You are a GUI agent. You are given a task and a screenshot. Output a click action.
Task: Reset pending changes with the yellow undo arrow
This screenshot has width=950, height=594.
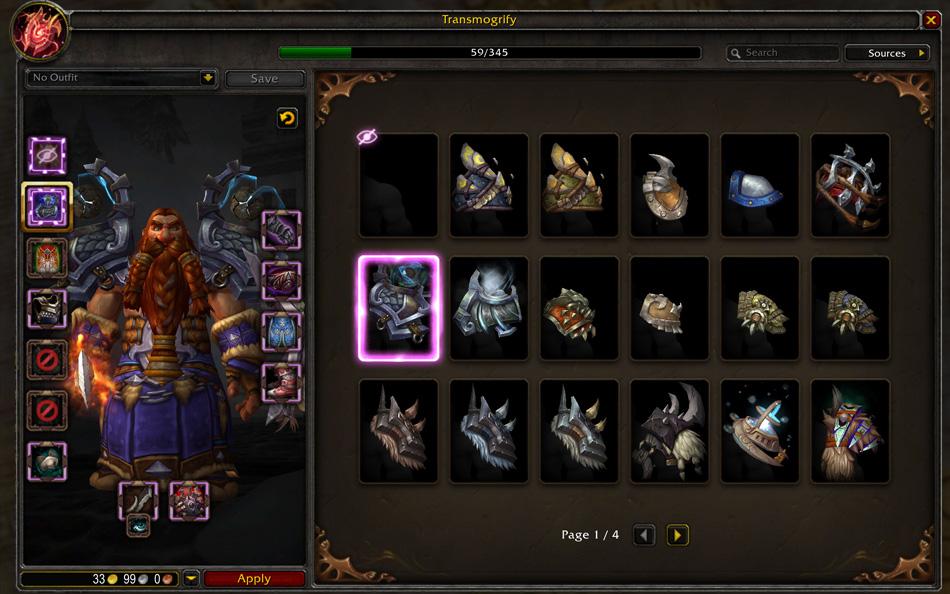click(x=287, y=118)
